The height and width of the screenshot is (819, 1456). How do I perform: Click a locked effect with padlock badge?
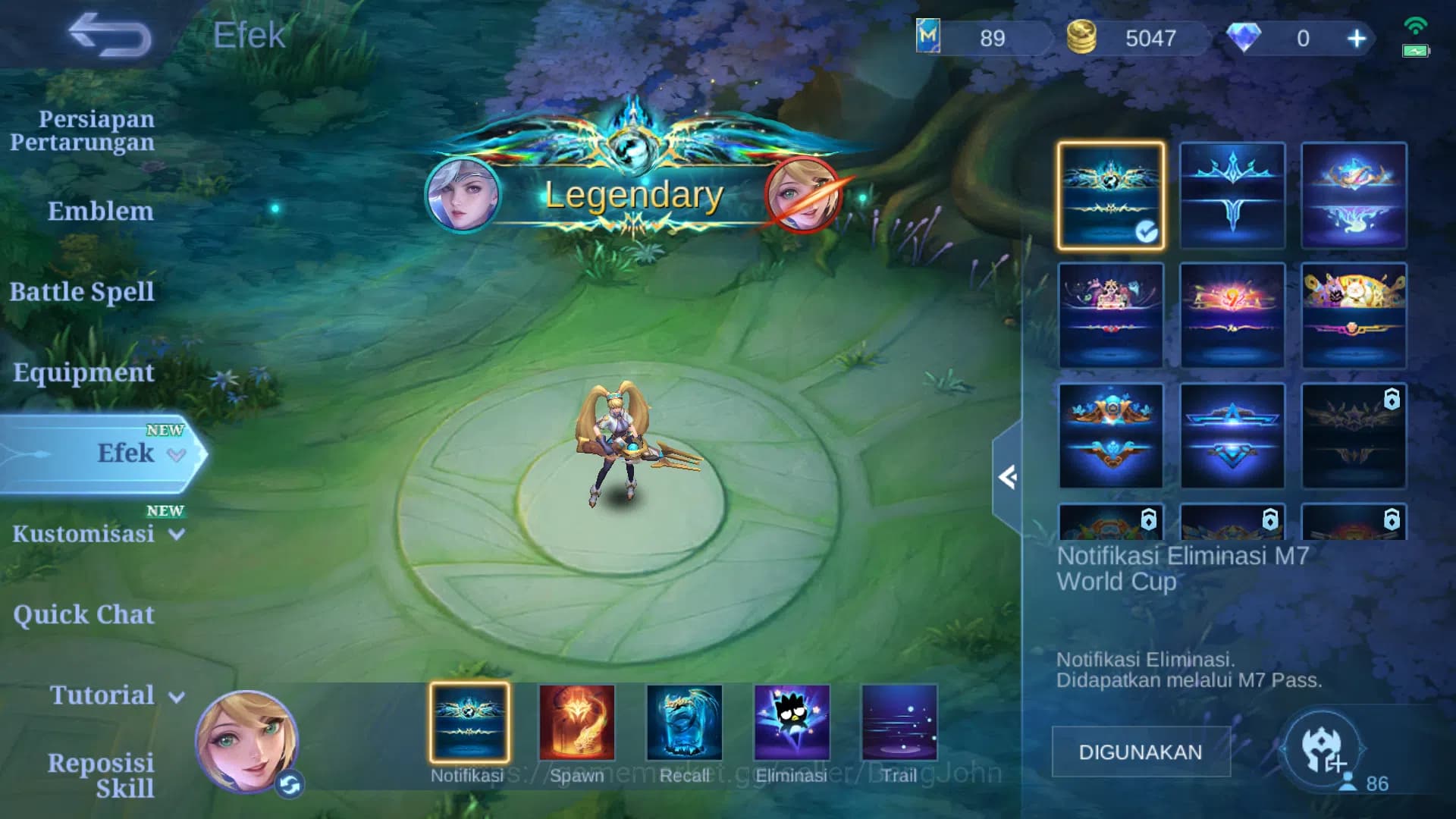tap(1354, 435)
